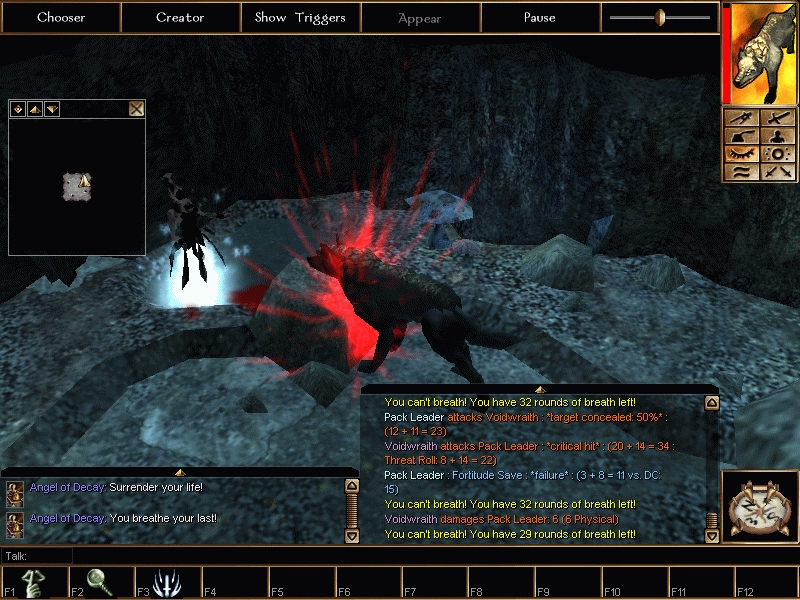
Task: Click the minimap's down-arrow button
Action: point(51,108)
